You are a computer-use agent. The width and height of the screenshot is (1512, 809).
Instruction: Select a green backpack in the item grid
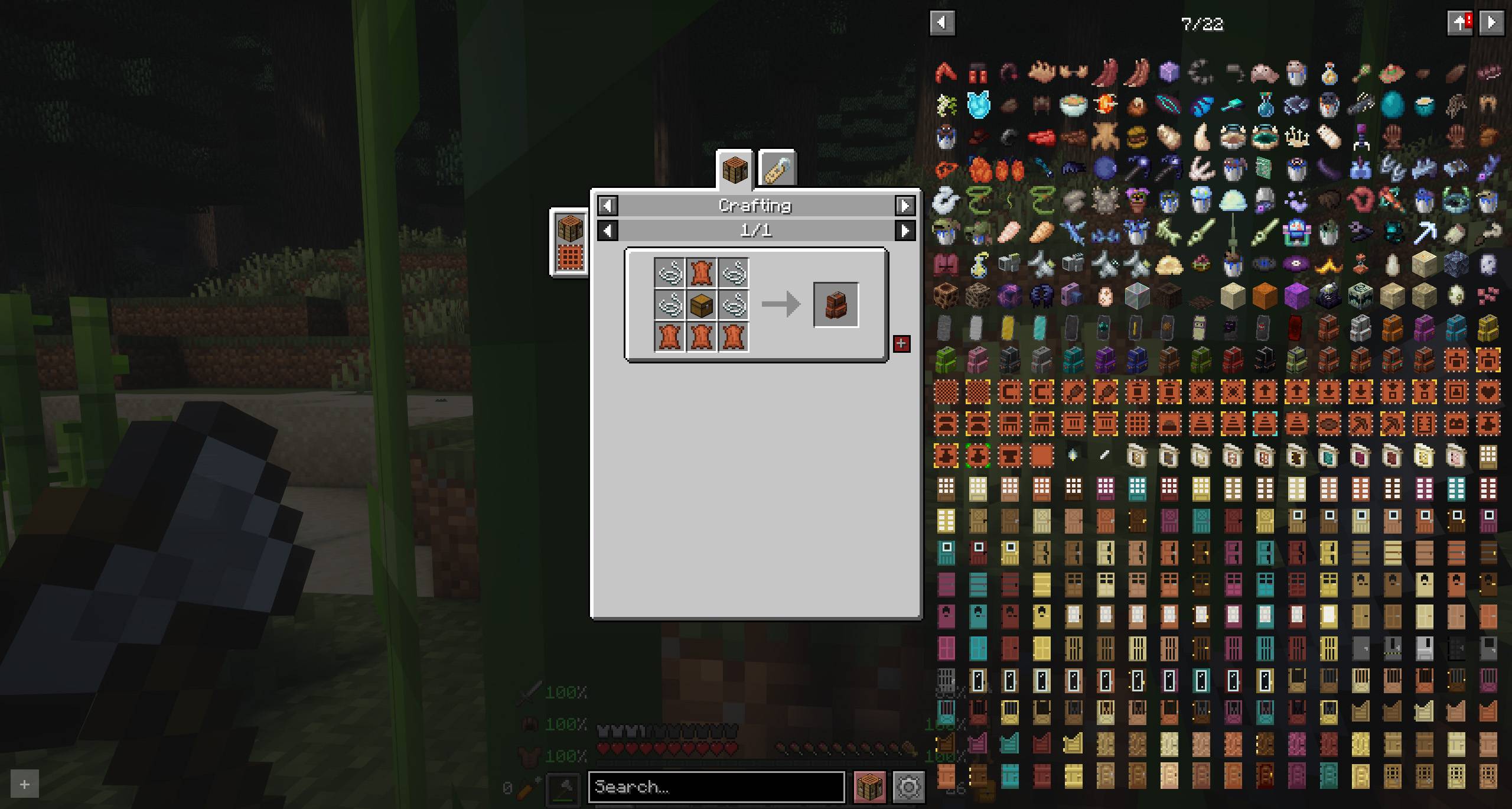947,359
